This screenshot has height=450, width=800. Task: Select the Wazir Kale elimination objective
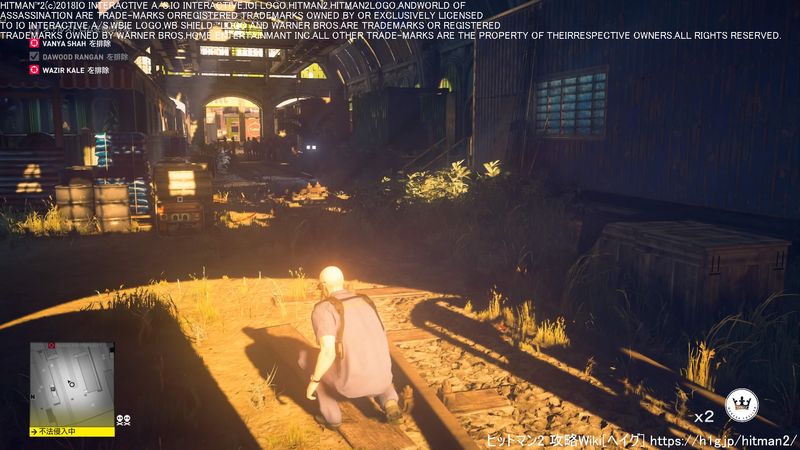point(70,71)
